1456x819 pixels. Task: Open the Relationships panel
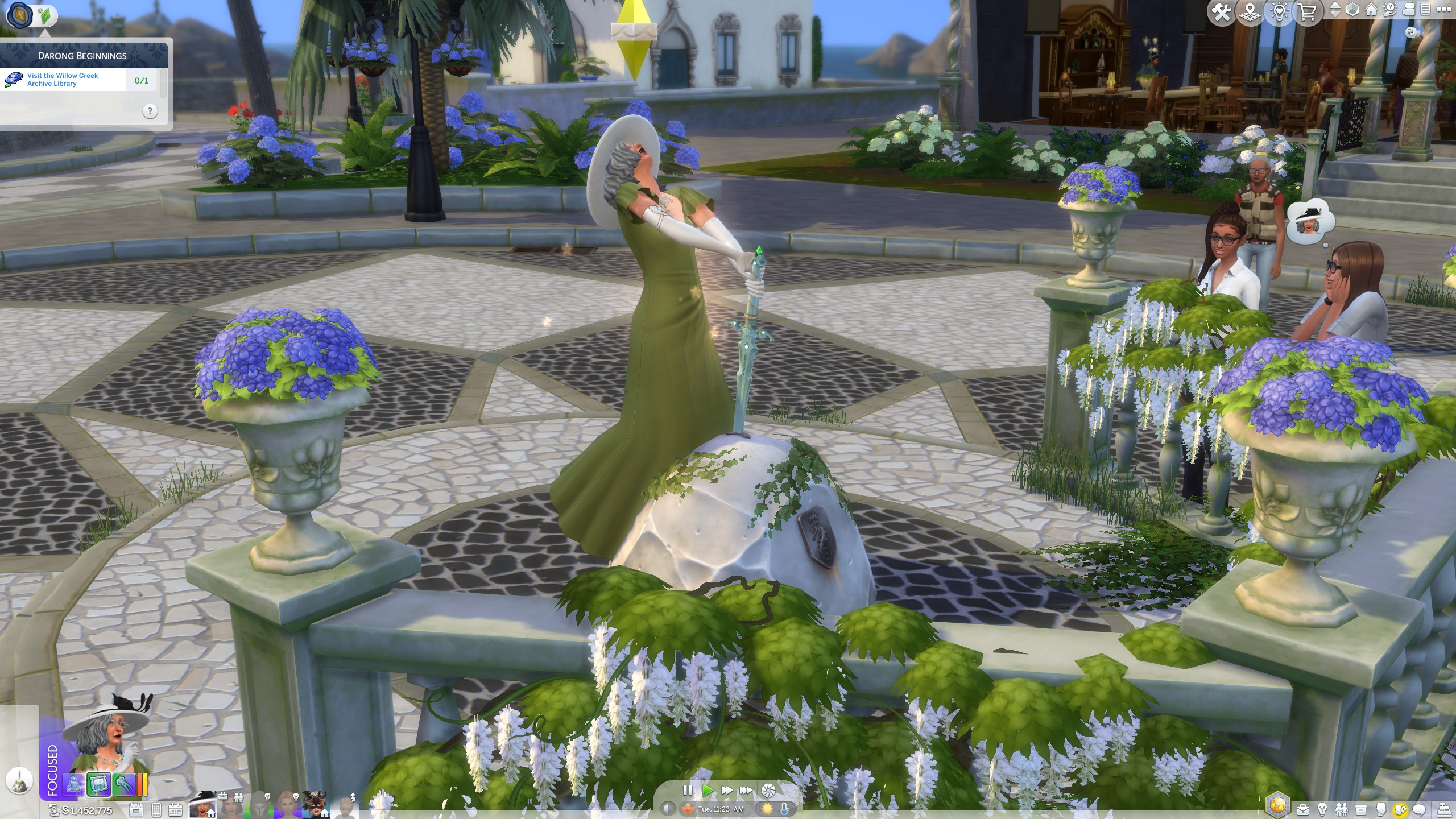tap(1342, 809)
